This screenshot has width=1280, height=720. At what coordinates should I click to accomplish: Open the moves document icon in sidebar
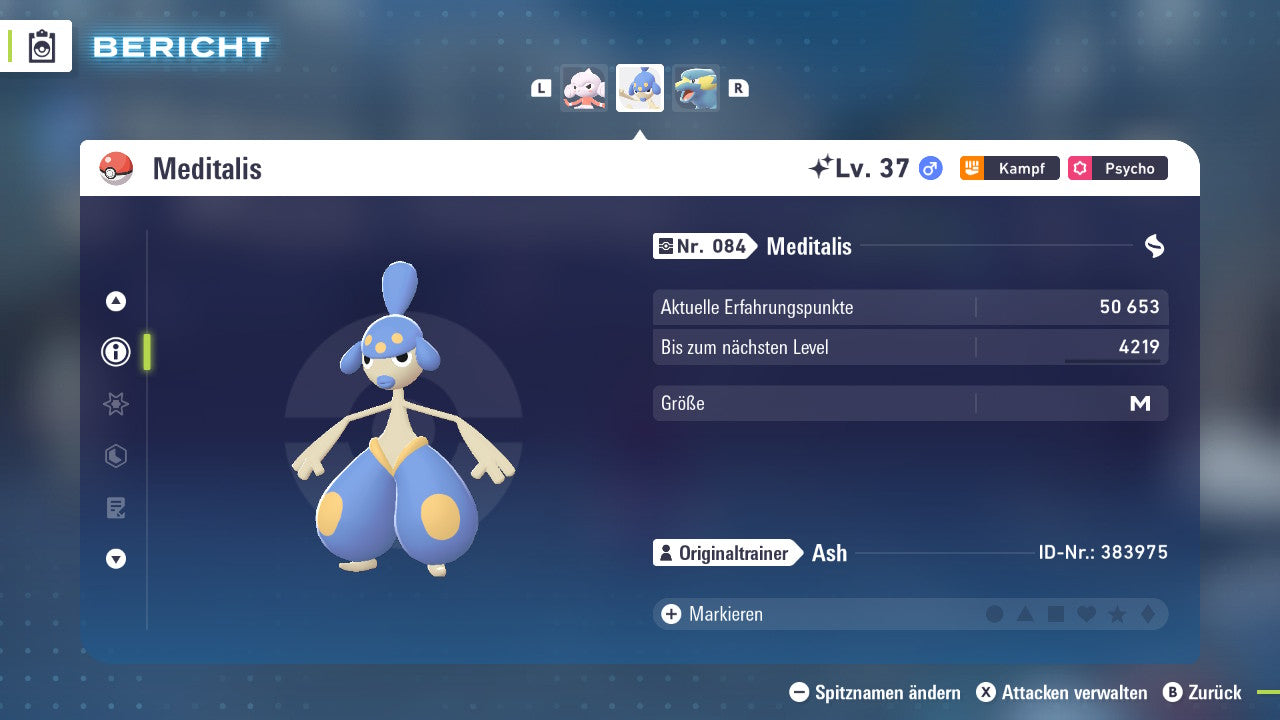(x=115, y=508)
